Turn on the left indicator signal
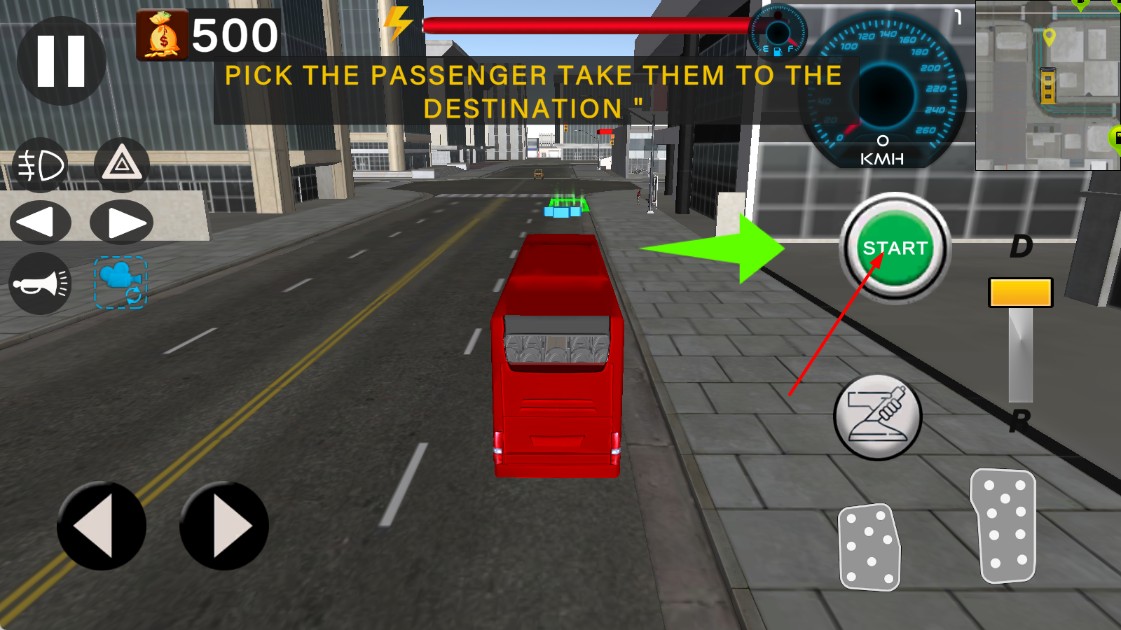This screenshot has width=1121, height=630. click(x=40, y=222)
